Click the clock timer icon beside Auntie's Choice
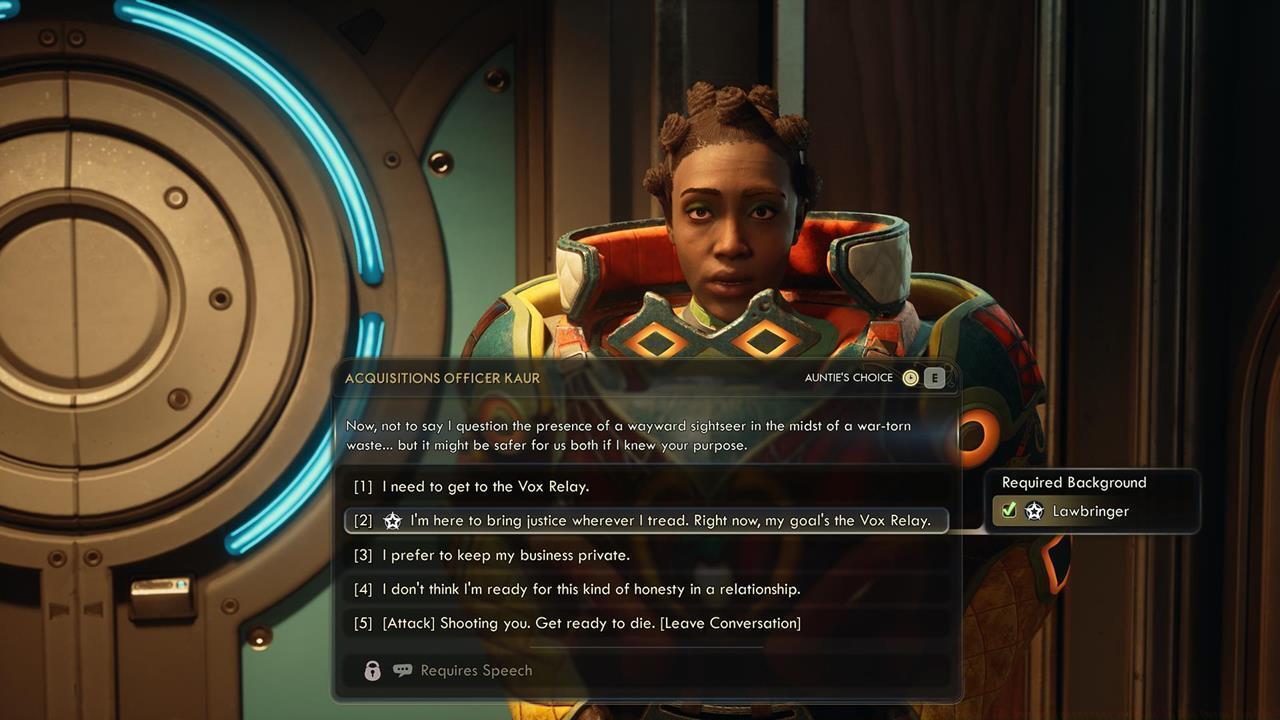The height and width of the screenshot is (720, 1280). (911, 377)
